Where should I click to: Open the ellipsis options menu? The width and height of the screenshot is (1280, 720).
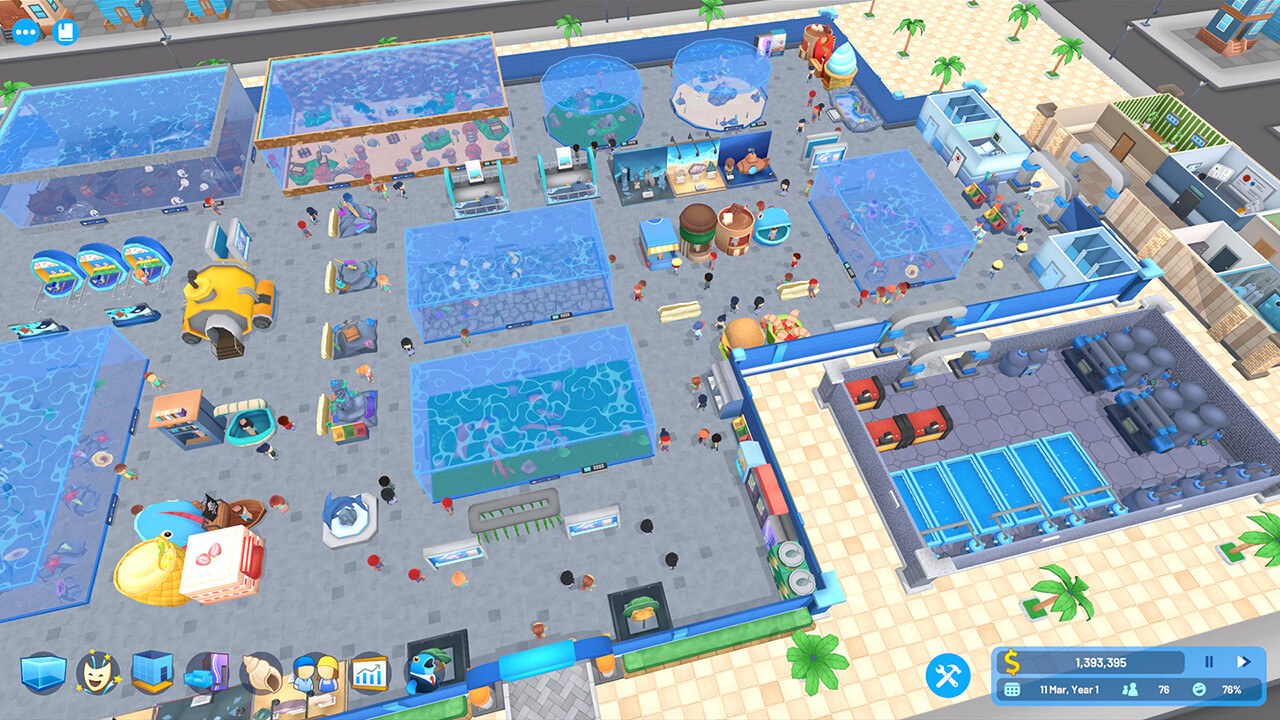click(x=25, y=32)
